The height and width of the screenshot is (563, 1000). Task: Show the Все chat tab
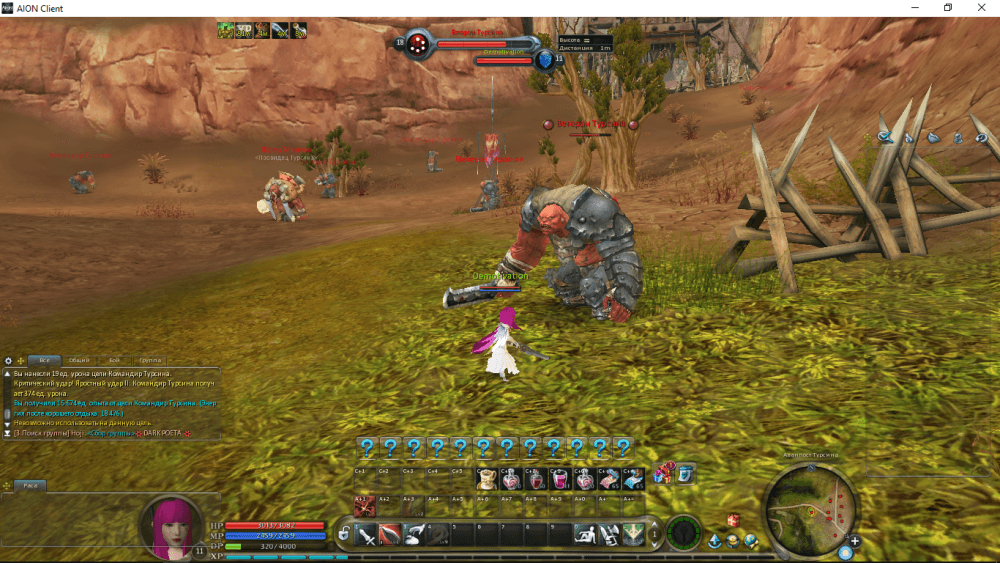pos(45,360)
